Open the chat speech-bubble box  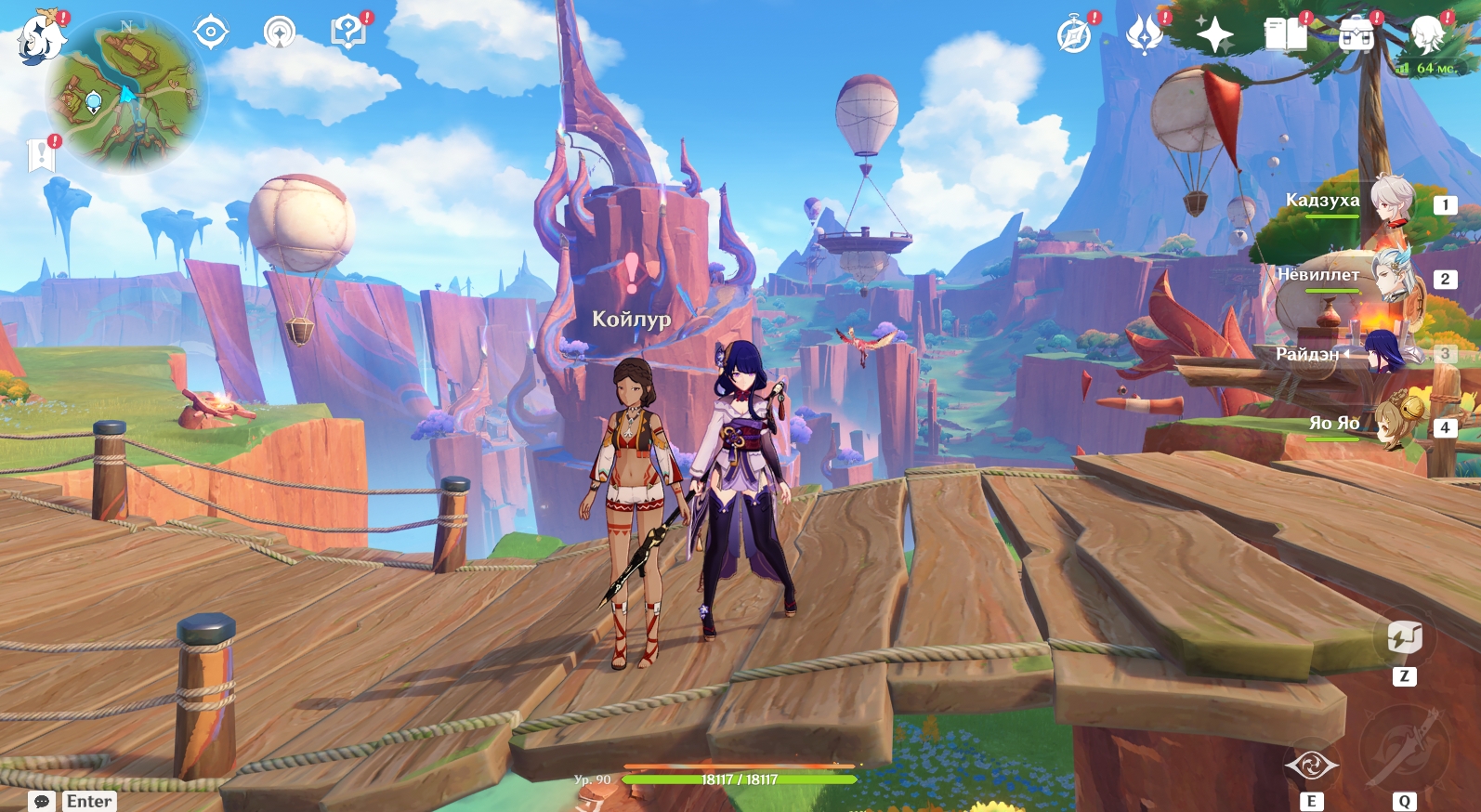(x=42, y=801)
